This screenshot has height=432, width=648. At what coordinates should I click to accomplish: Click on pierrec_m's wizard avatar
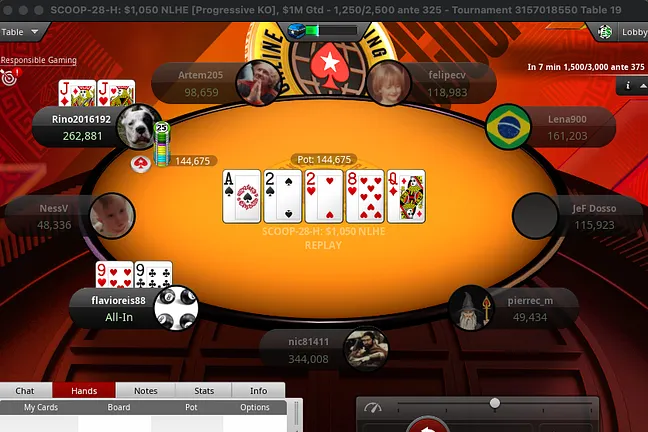tap(471, 309)
